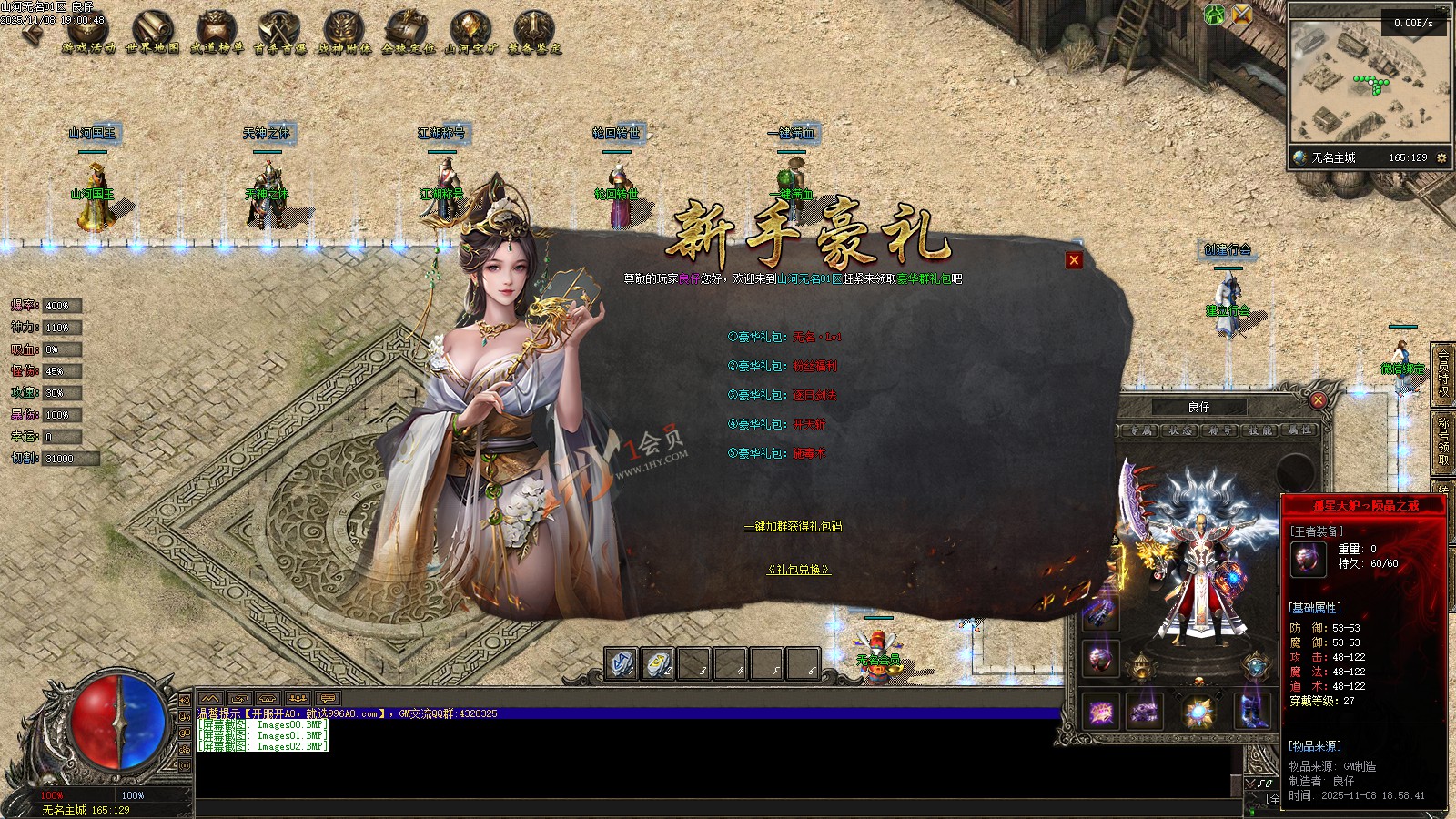Image resolution: width=1456 pixels, height=819 pixels.
Task: Open the 游戏活动 game events icon
Action: coord(88,32)
